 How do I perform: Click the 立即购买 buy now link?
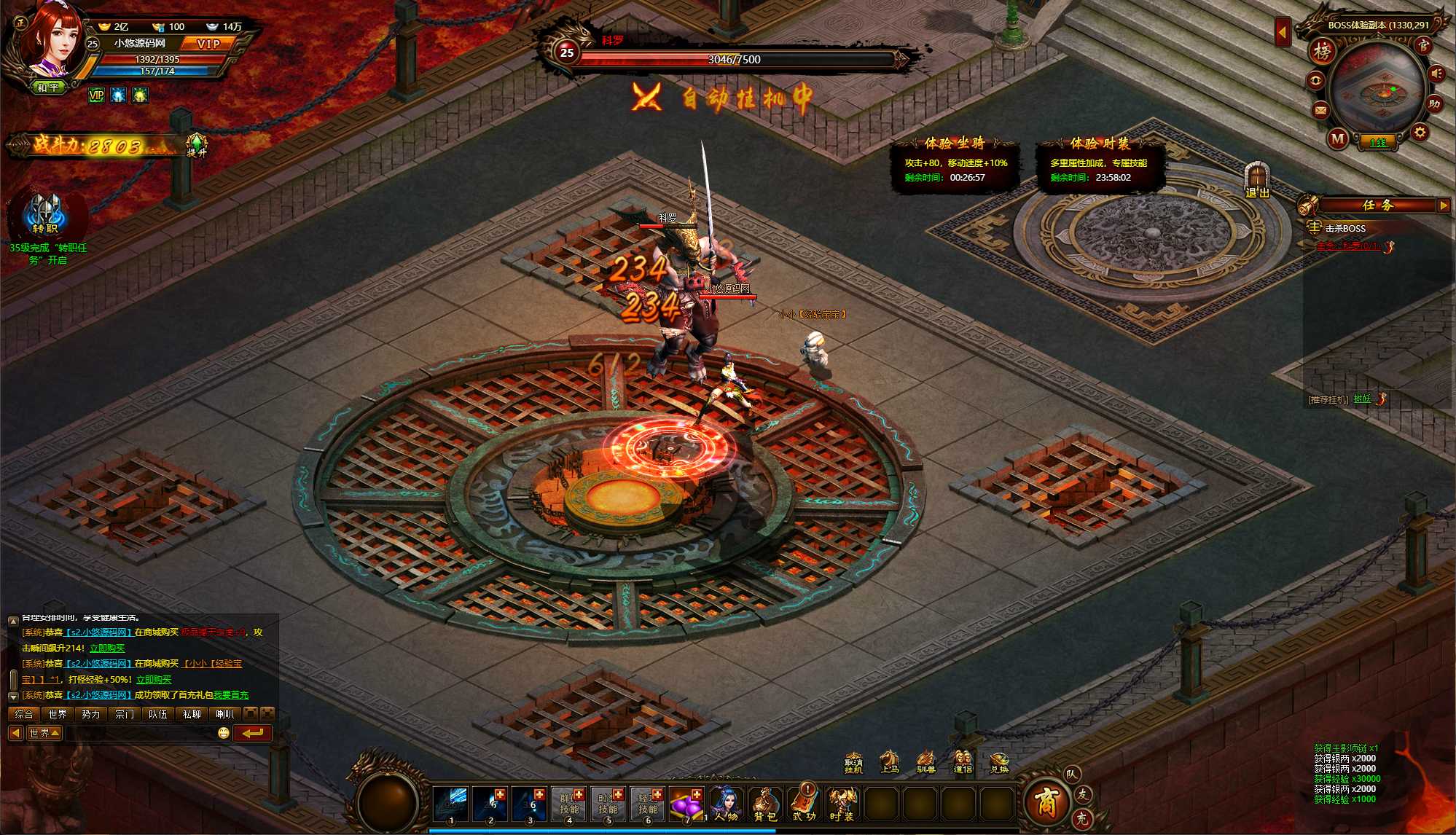coord(107,648)
